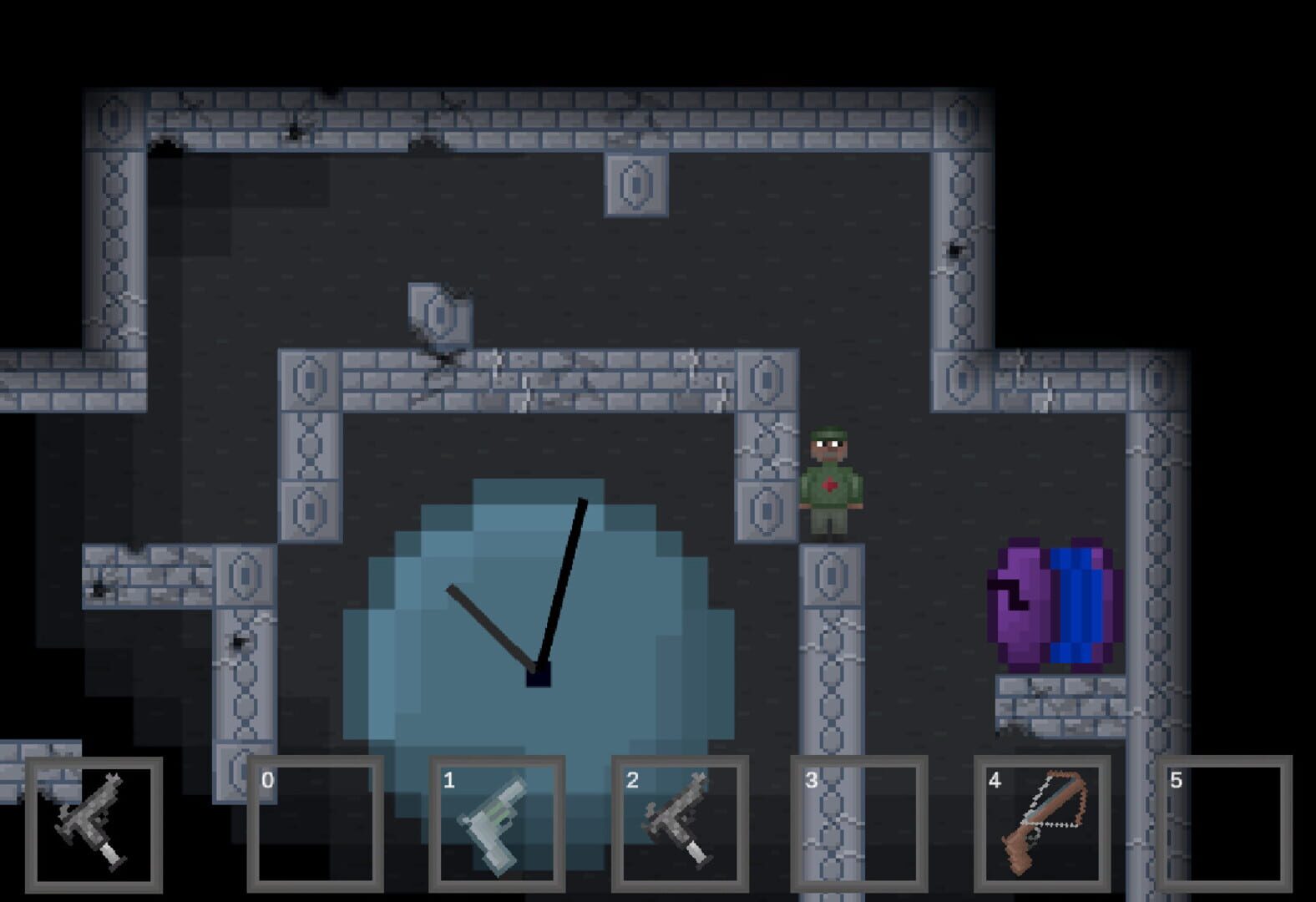Click the number 4 label on the hotbar
This screenshot has width=1316, height=902.
tap(995, 780)
